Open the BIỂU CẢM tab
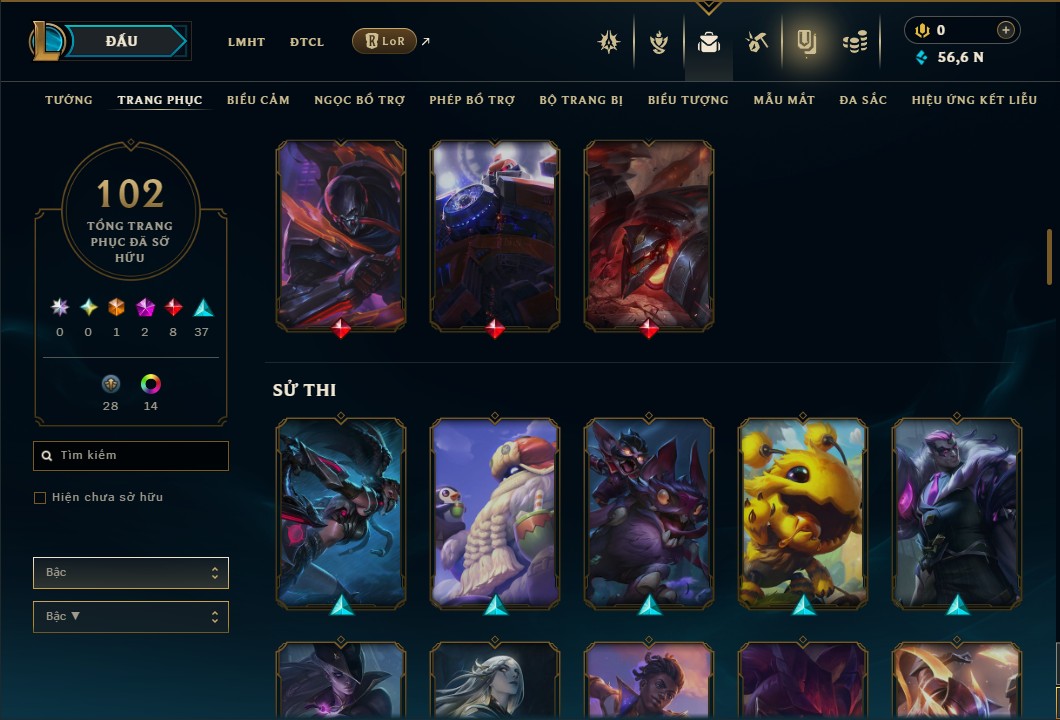Screen dimensions: 1060x720 (258, 100)
